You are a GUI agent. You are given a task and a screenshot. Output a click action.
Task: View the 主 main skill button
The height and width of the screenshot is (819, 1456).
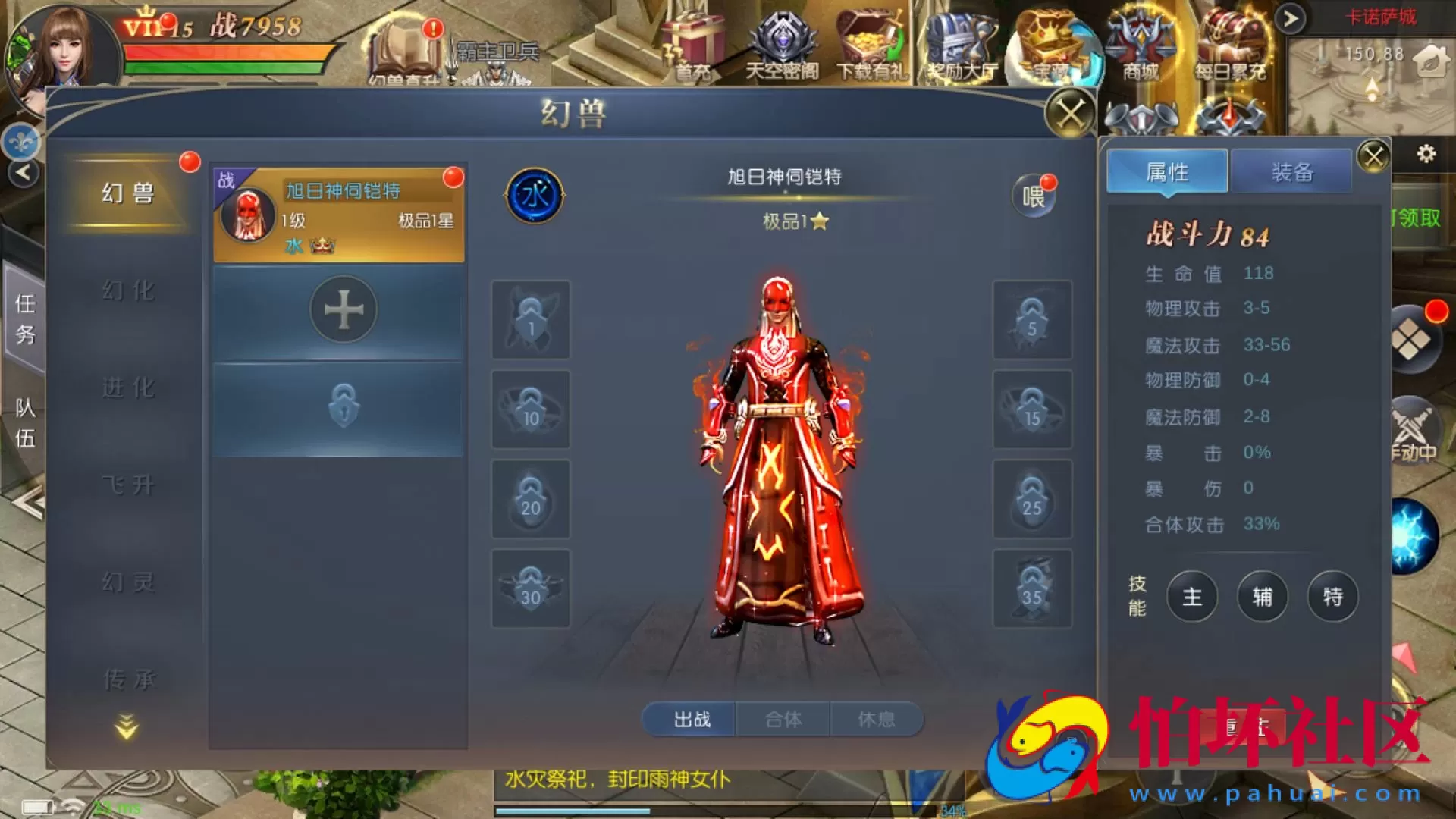tap(1192, 597)
